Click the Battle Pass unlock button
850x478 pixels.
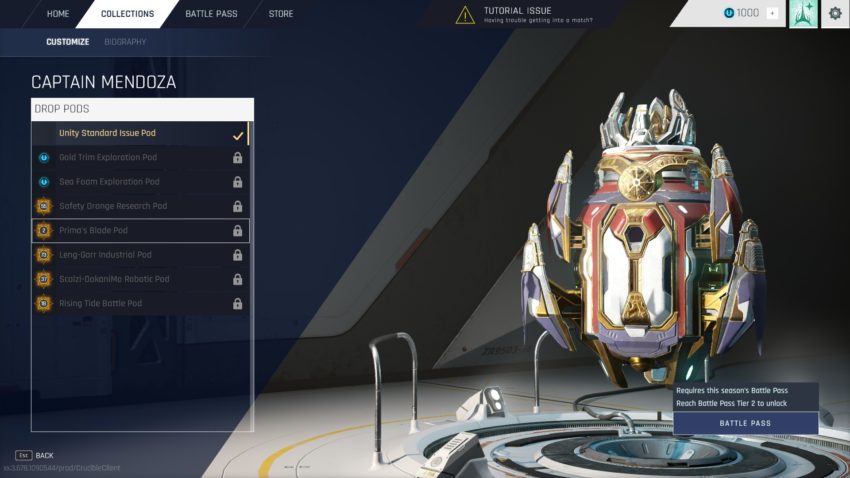745,424
